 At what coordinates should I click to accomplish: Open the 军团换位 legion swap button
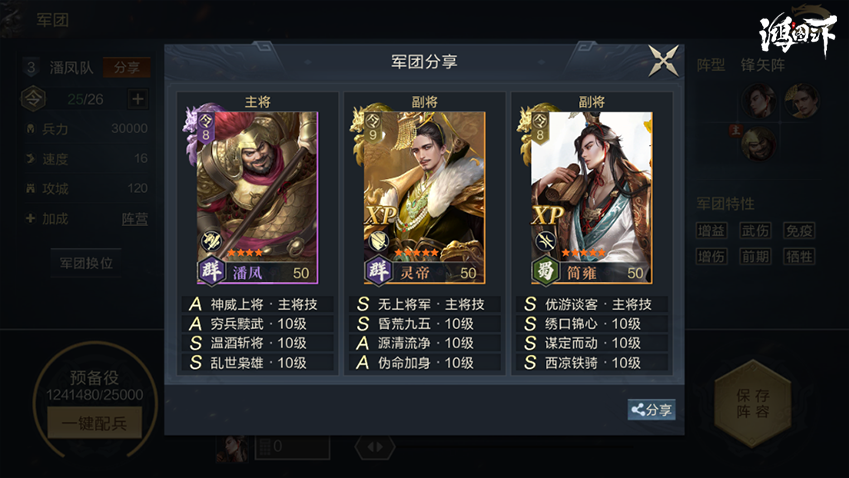(x=86, y=263)
